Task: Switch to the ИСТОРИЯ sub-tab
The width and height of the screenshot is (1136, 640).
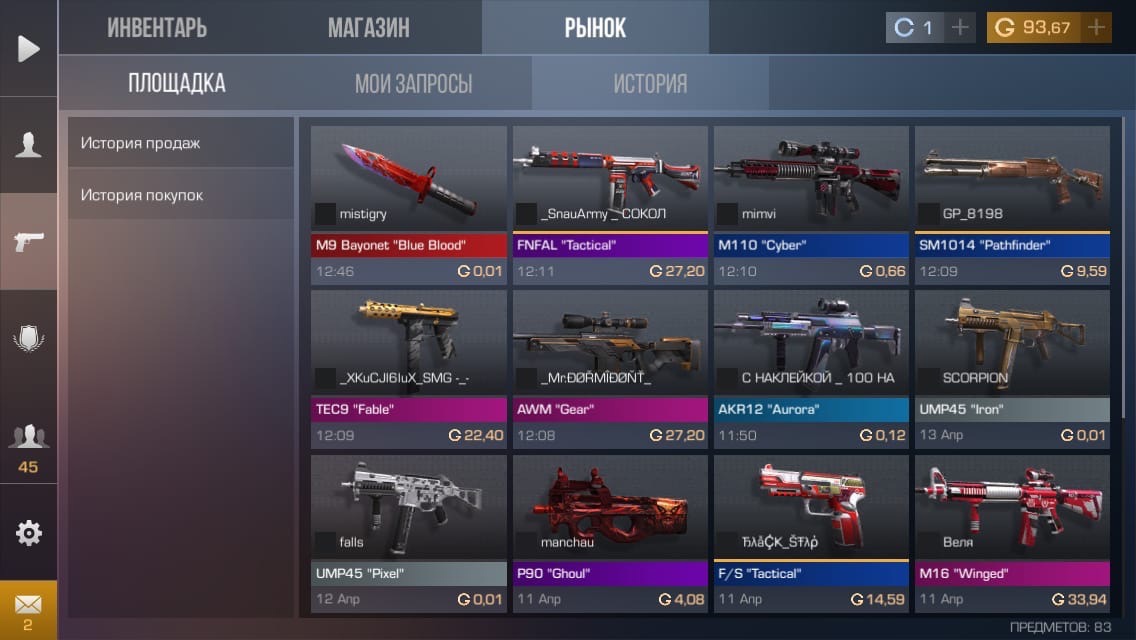Action: coord(650,83)
